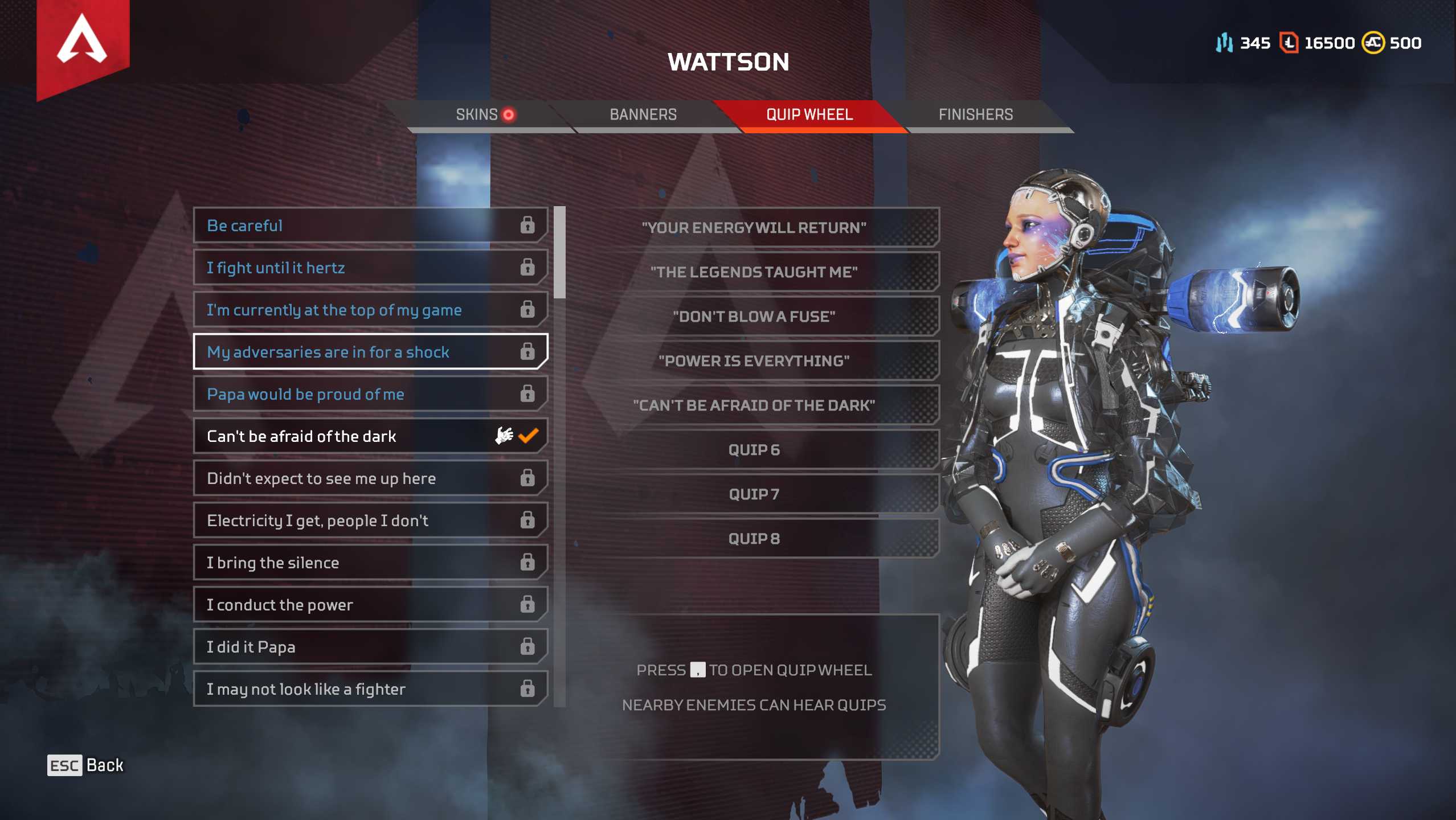
Task: Switch to the BANNERS tab
Action: (x=643, y=114)
